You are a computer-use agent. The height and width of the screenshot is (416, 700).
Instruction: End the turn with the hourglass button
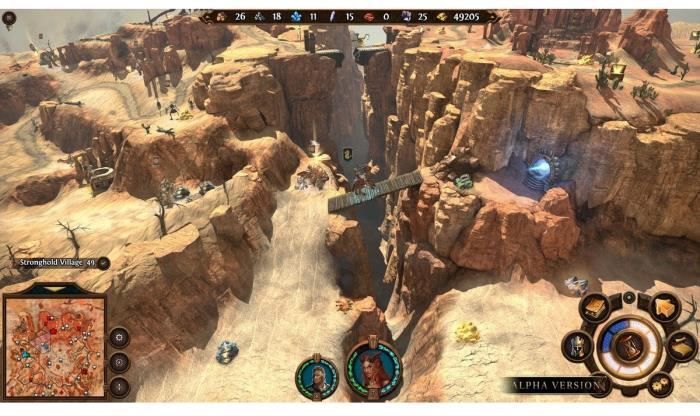[x=630, y=347]
